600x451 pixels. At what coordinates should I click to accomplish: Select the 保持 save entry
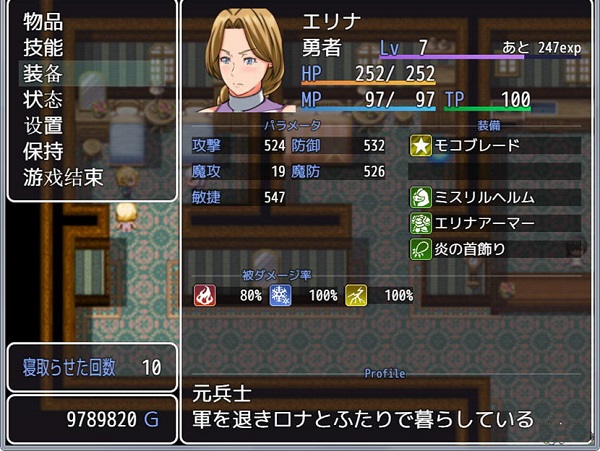pyautogui.click(x=43, y=152)
